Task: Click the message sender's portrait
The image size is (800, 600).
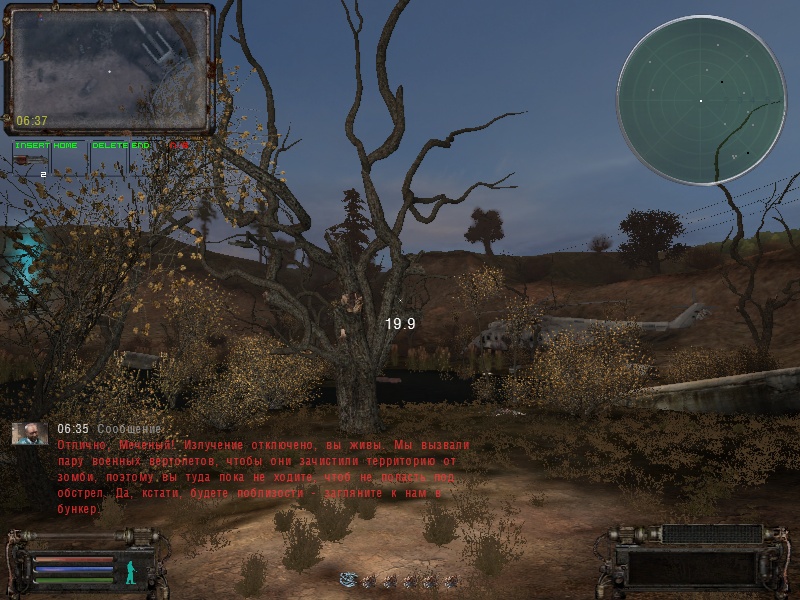Action: coord(29,433)
